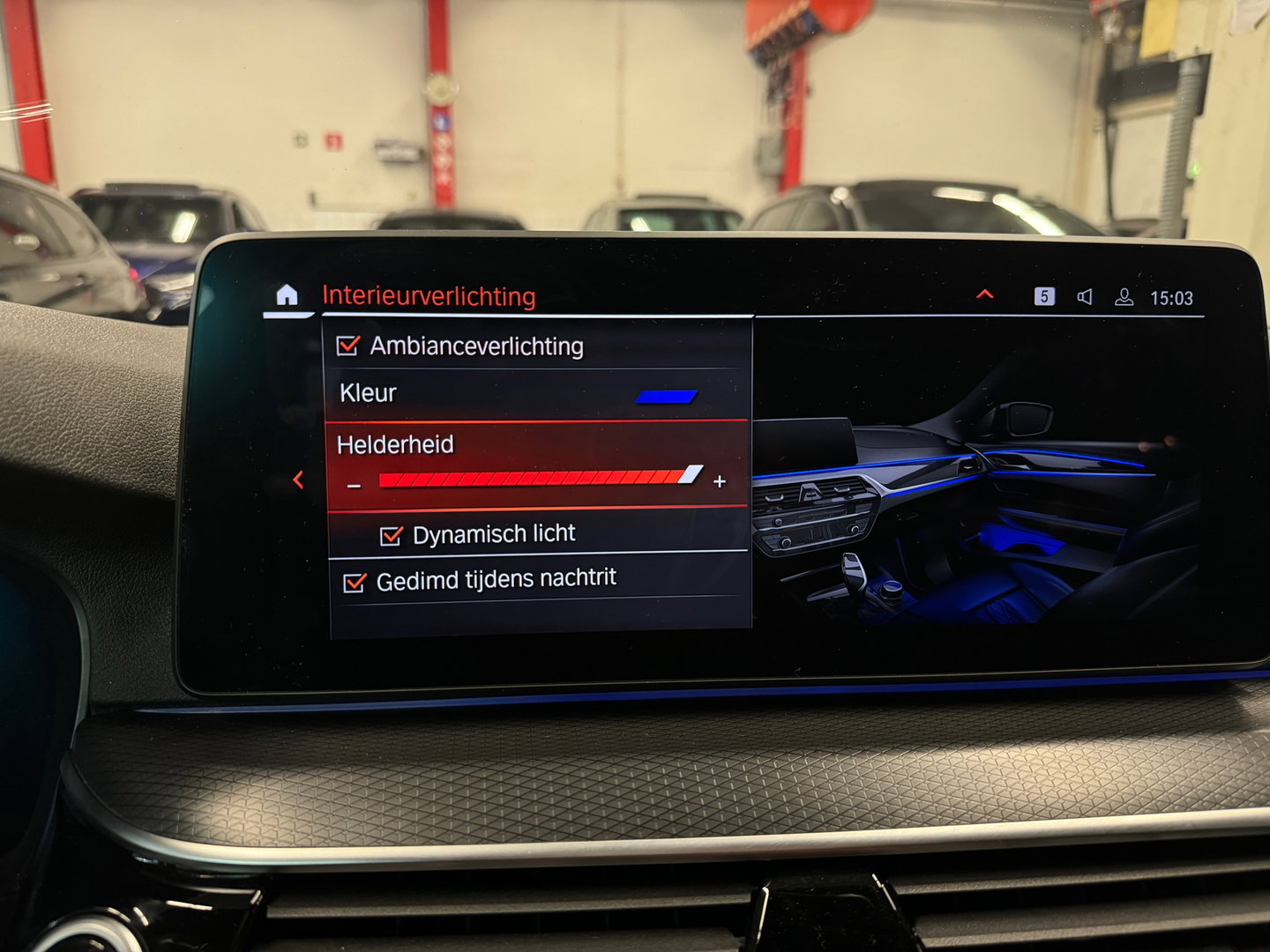Toggle Gedimd tijdens nachtrit checkbox
The image size is (1270, 952).
pyautogui.click(x=355, y=583)
